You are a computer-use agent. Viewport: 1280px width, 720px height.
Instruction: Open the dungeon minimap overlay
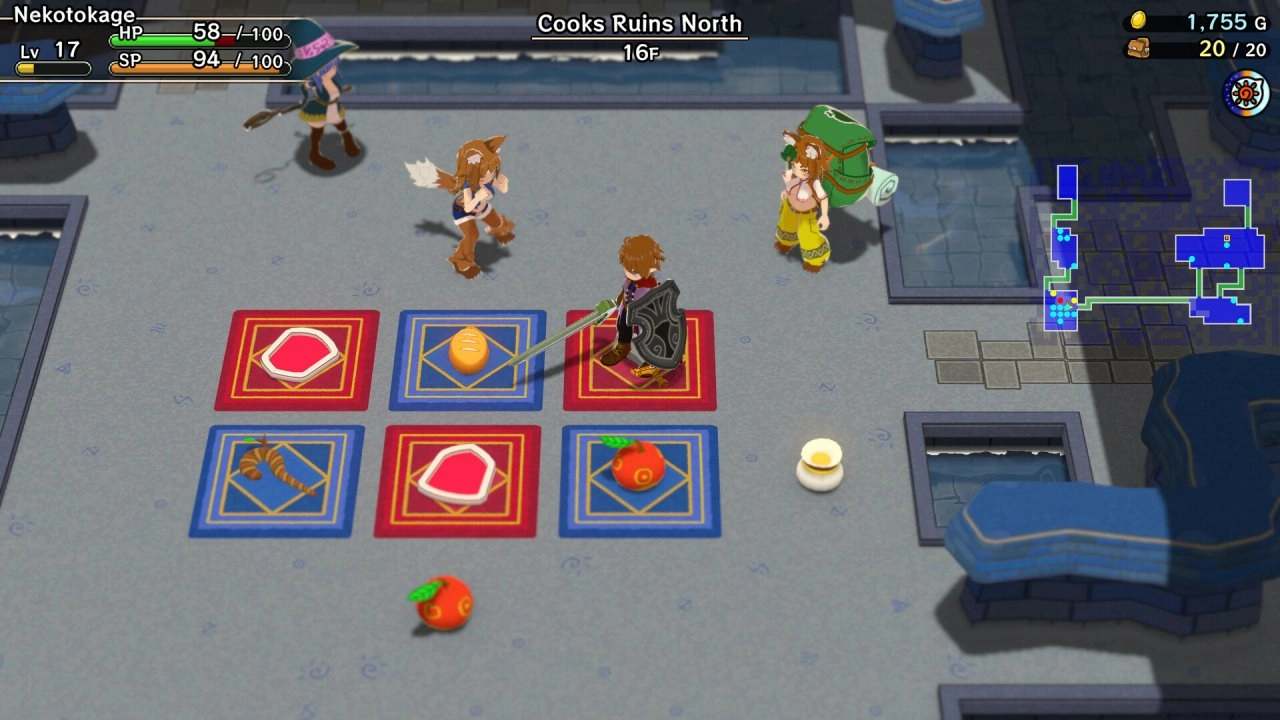click(1150, 248)
